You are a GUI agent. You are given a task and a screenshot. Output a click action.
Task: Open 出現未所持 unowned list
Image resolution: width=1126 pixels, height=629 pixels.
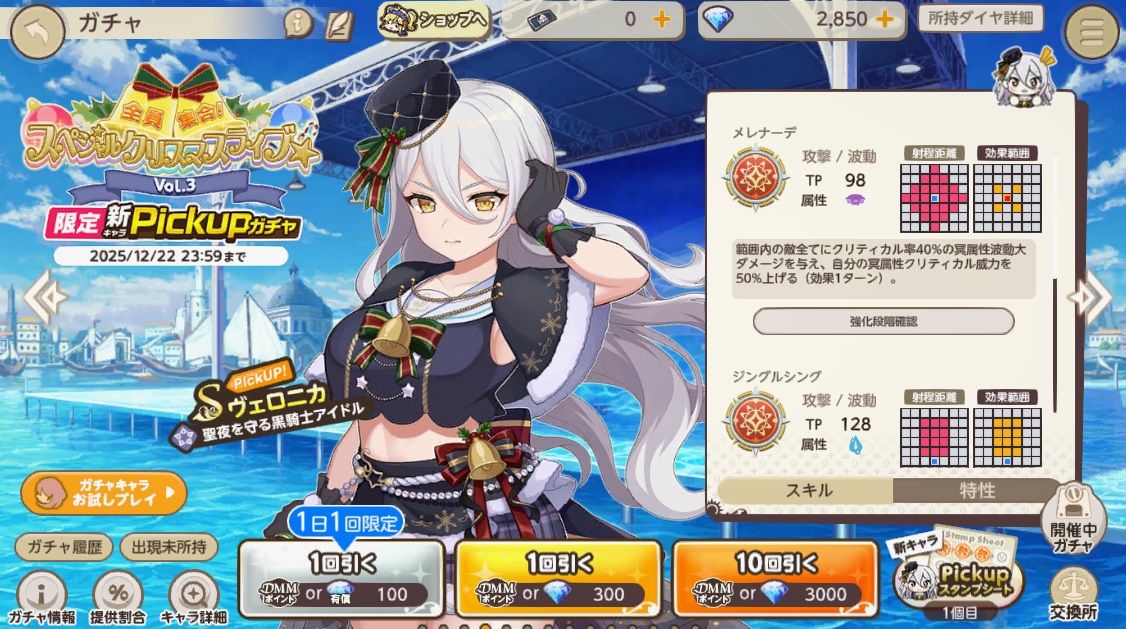[x=168, y=546]
